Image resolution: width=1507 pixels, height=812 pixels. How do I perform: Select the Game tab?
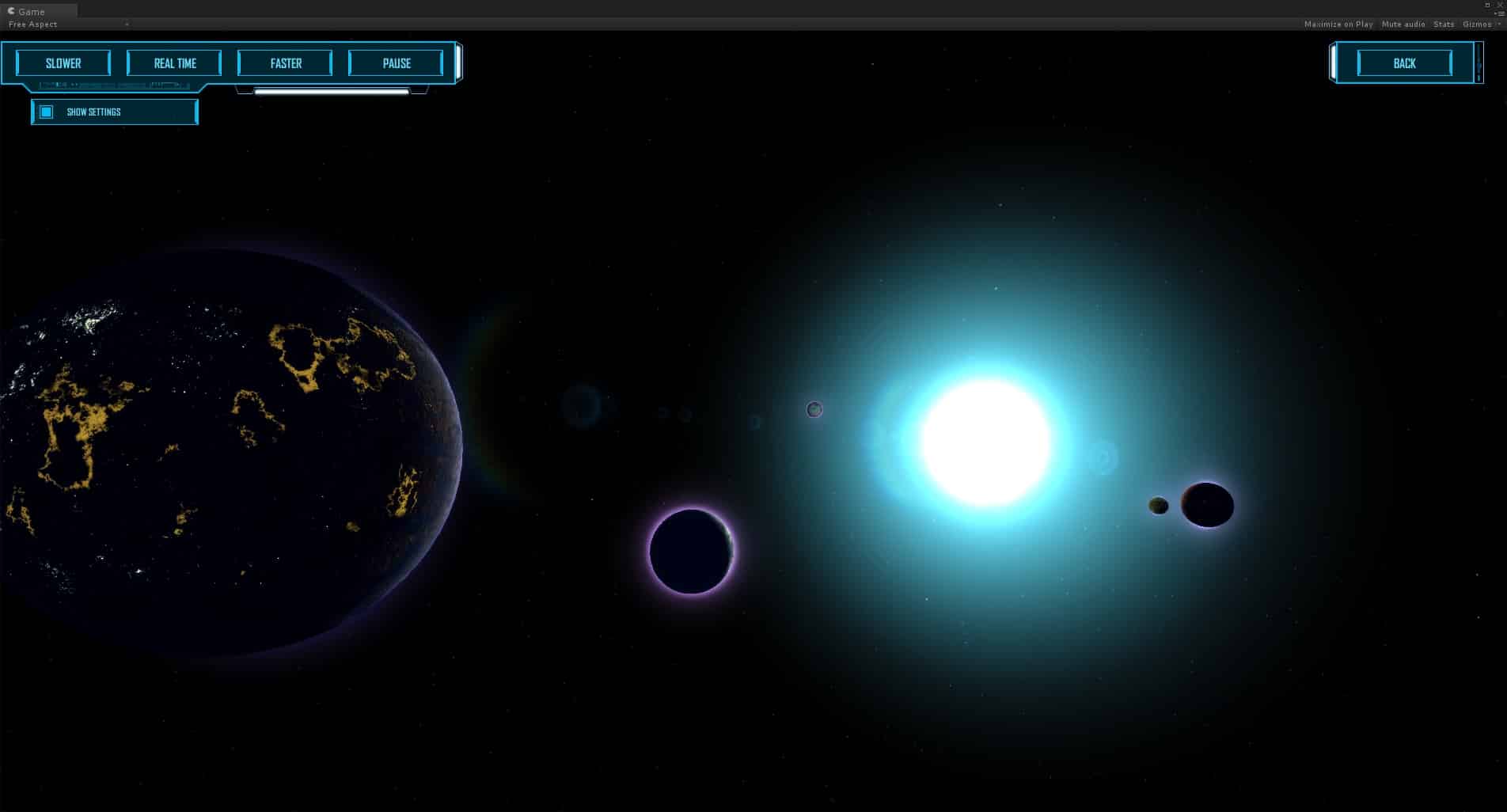point(32,11)
